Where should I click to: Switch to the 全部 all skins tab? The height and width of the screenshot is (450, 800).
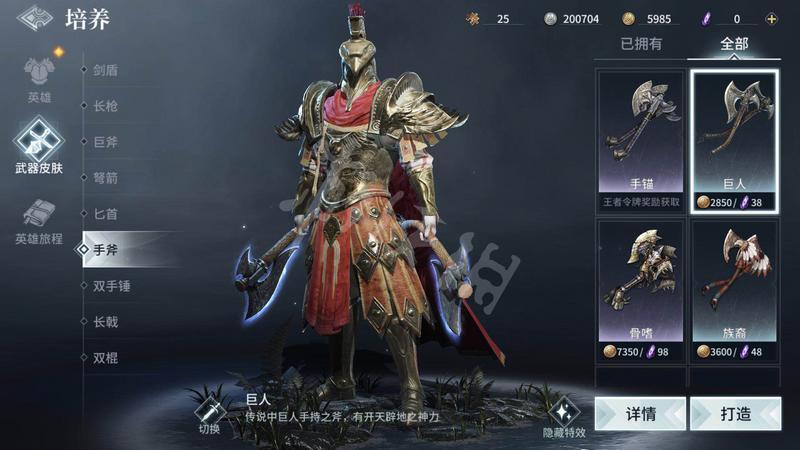[x=733, y=44]
